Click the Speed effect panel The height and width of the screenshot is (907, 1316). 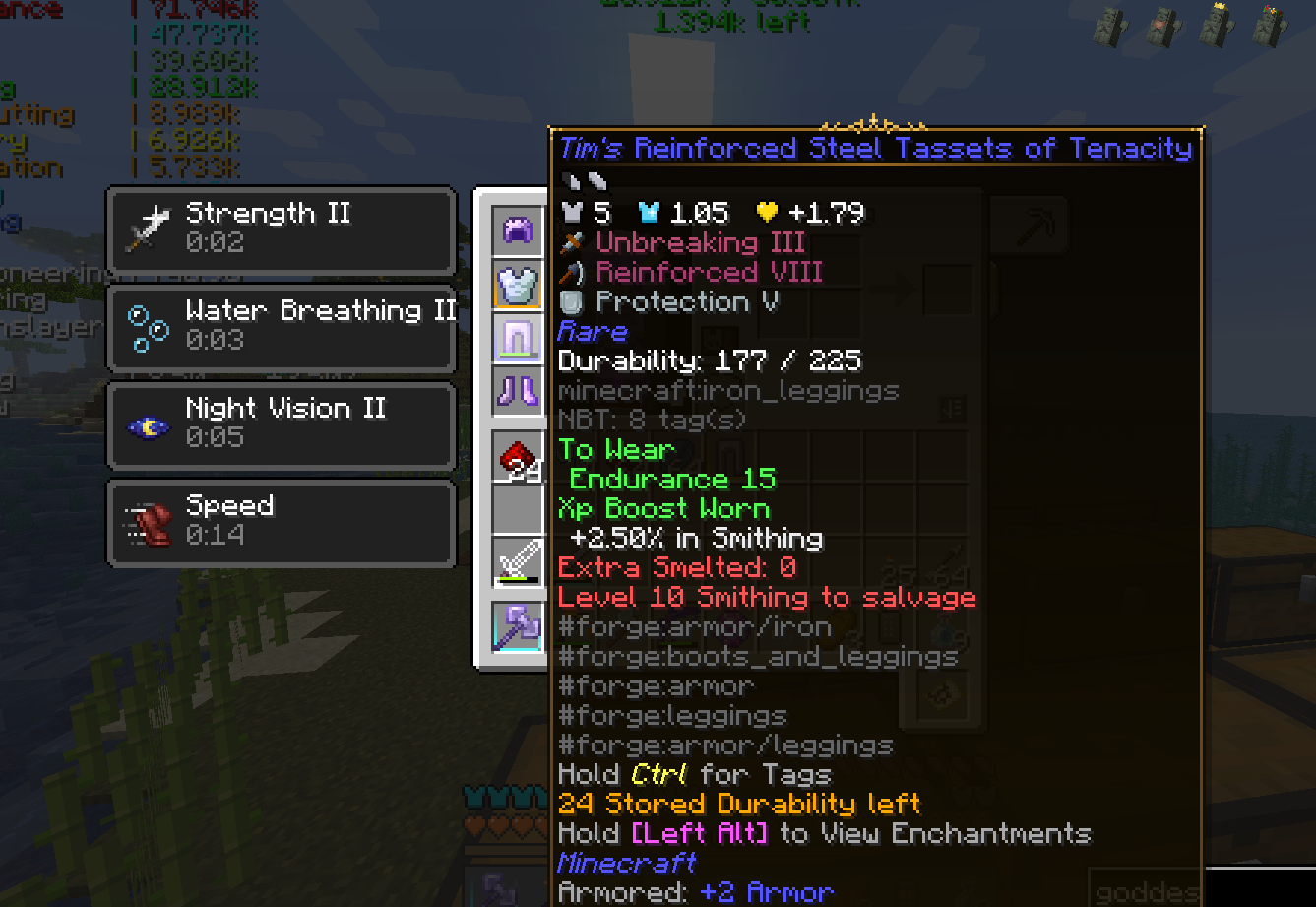point(282,522)
